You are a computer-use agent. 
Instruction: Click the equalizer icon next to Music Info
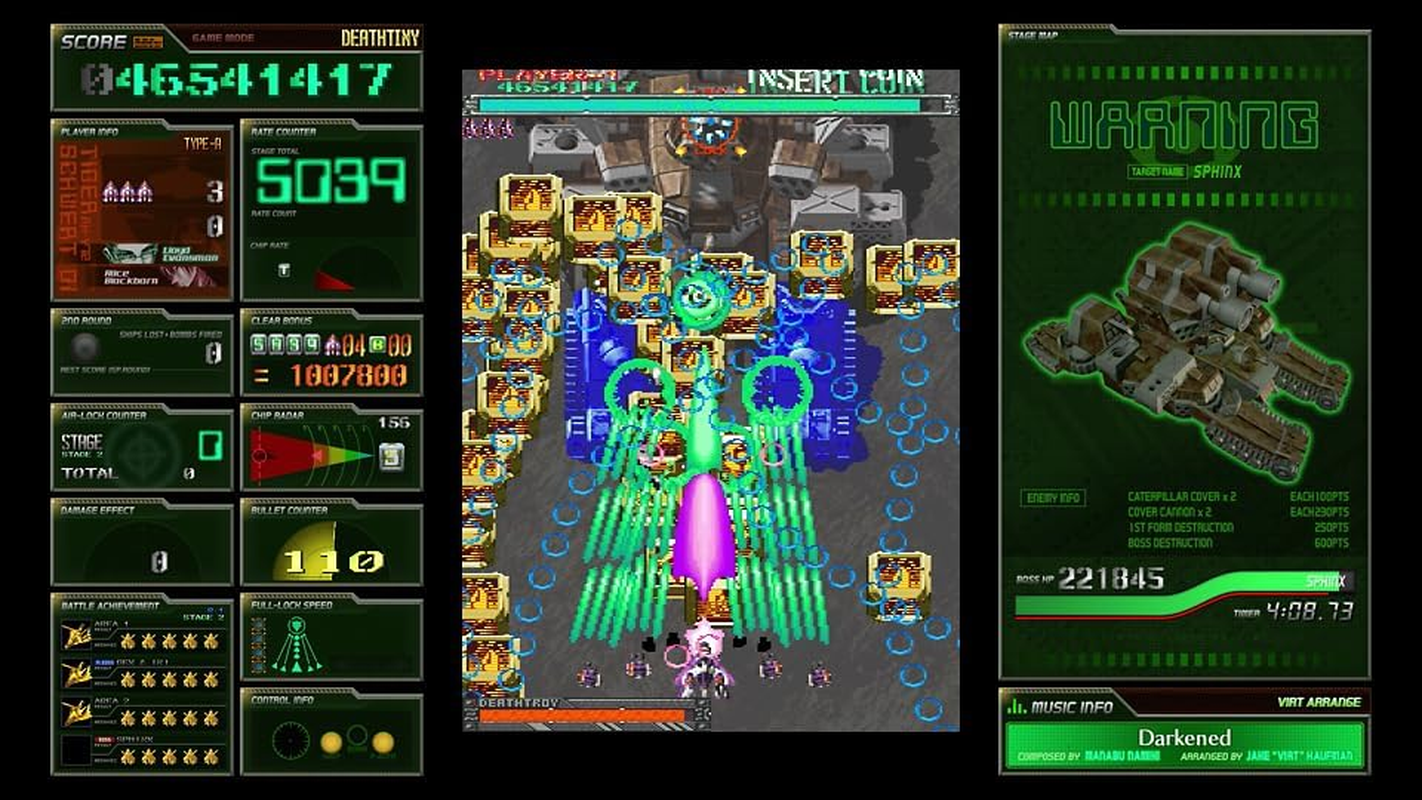click(1015, 706)
